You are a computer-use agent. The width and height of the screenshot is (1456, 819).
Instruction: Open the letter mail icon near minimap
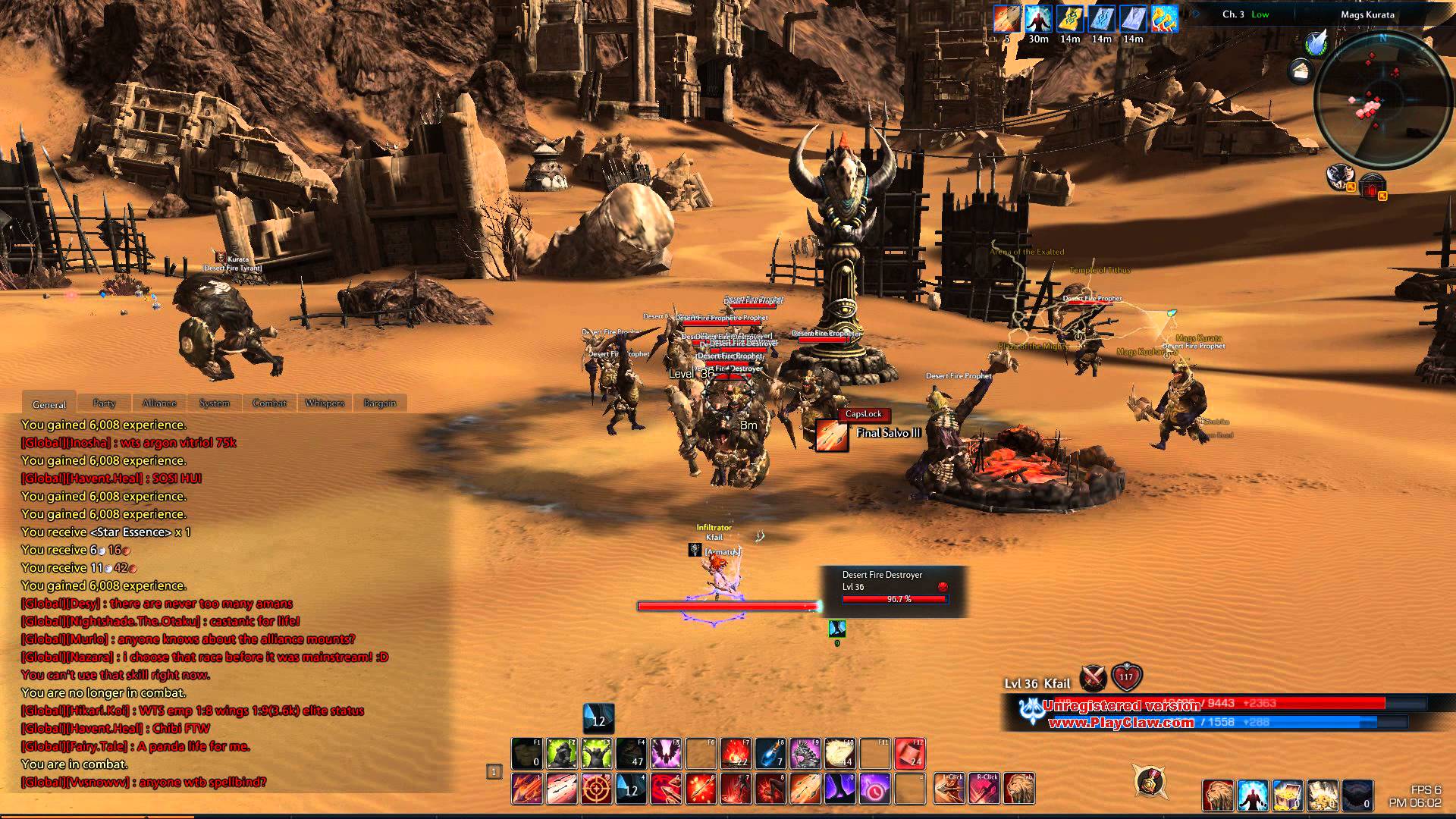coord(1300,72)
